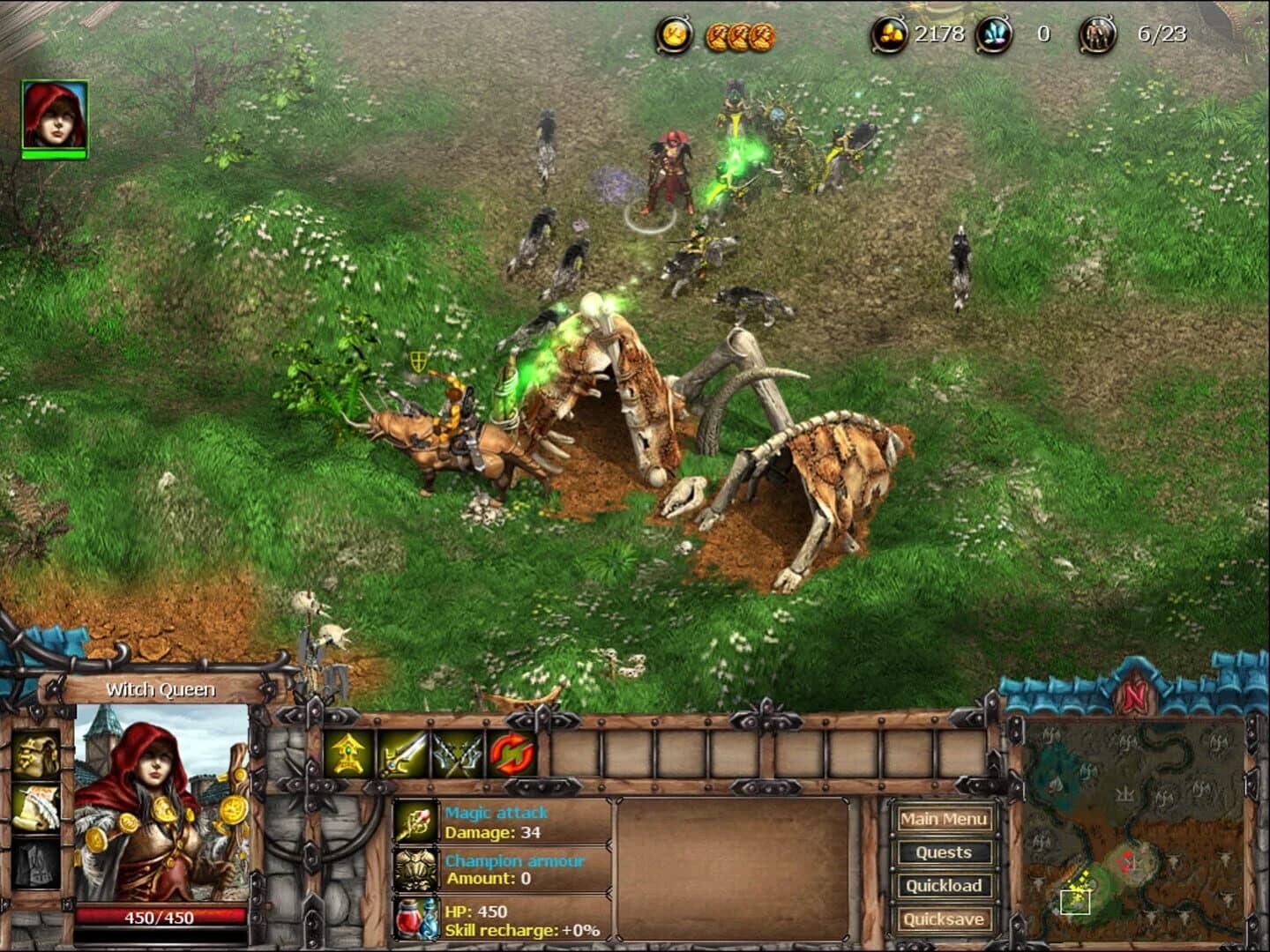Activate the sword attack ability icon
This screenshot has width=1270, height=952.
402,755
